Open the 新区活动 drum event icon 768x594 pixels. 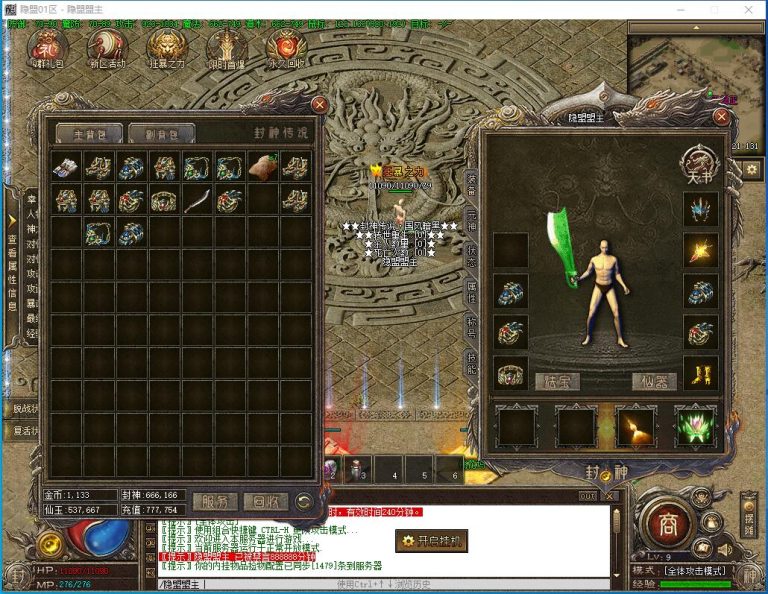(106, 47)
